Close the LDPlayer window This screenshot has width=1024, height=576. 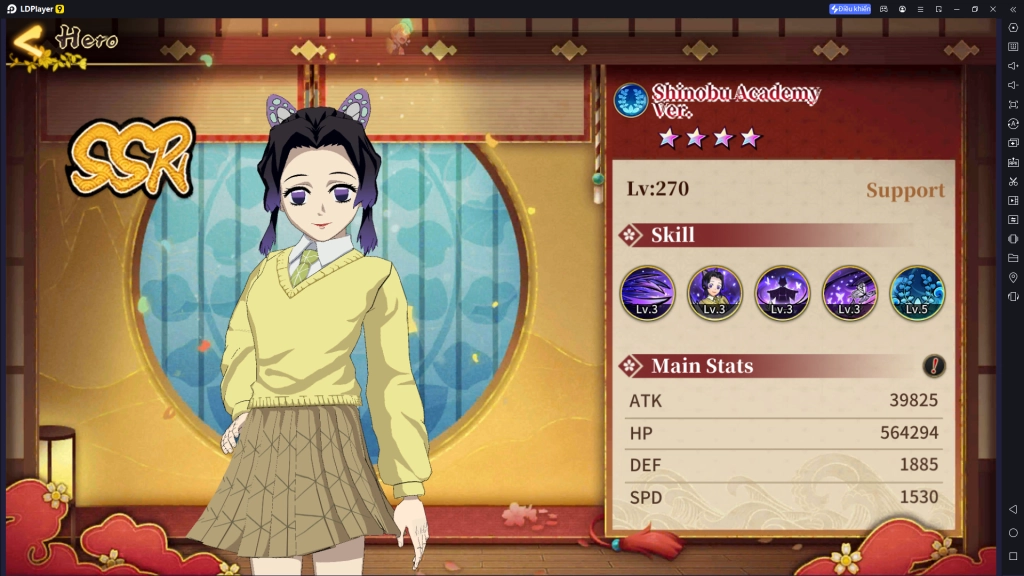click(993, 9)
